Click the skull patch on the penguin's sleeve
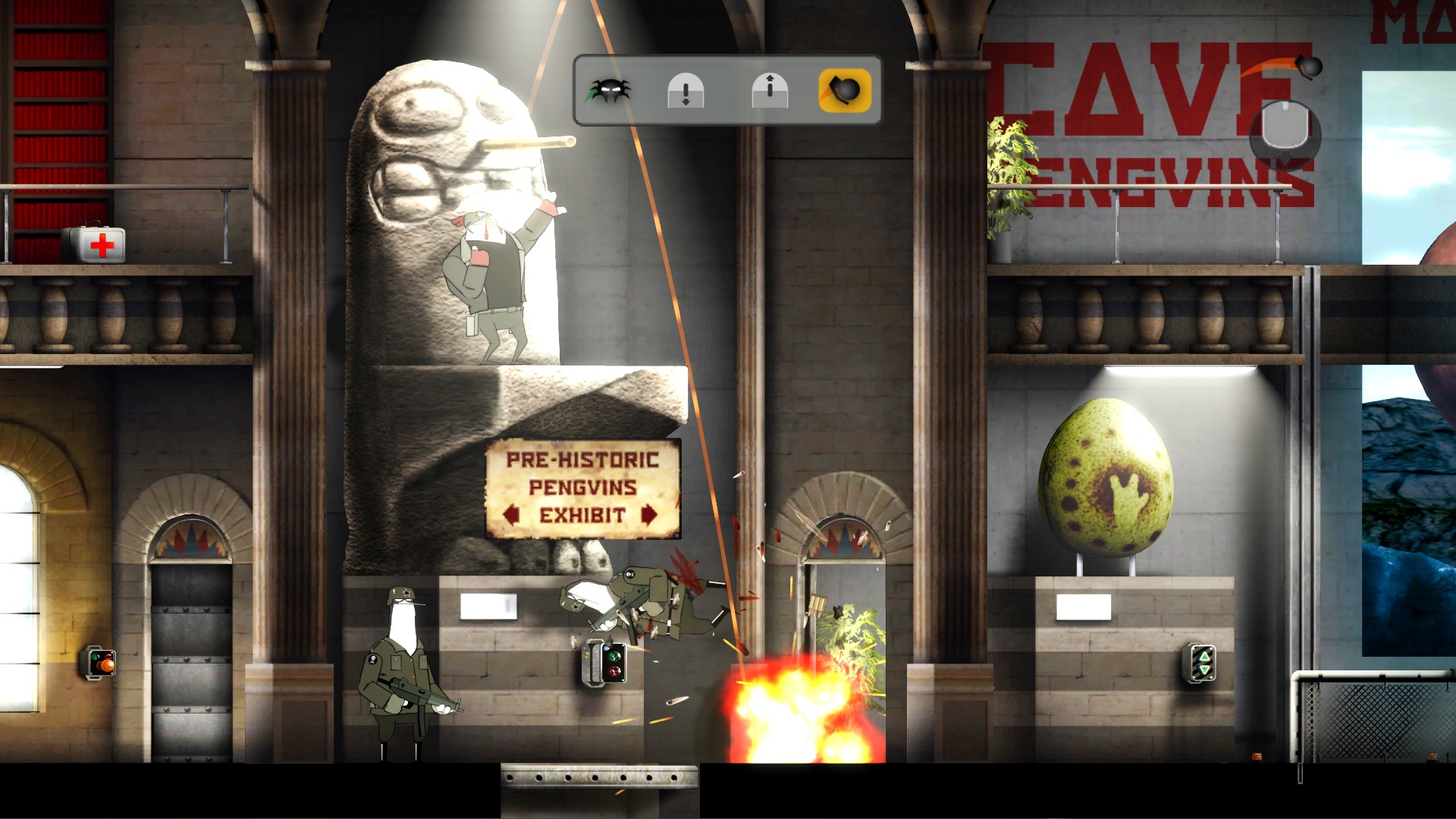Image resolution: width=1456 pixels, height=819 pixels. (x=373, y=660)
